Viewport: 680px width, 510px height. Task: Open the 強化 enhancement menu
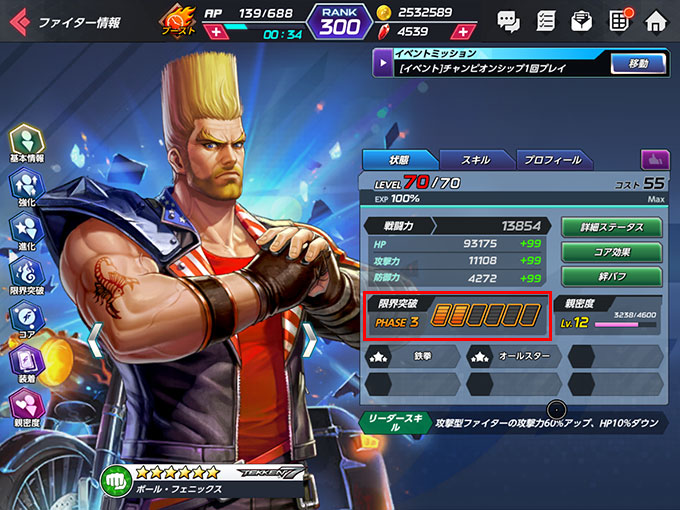[26, 188]
